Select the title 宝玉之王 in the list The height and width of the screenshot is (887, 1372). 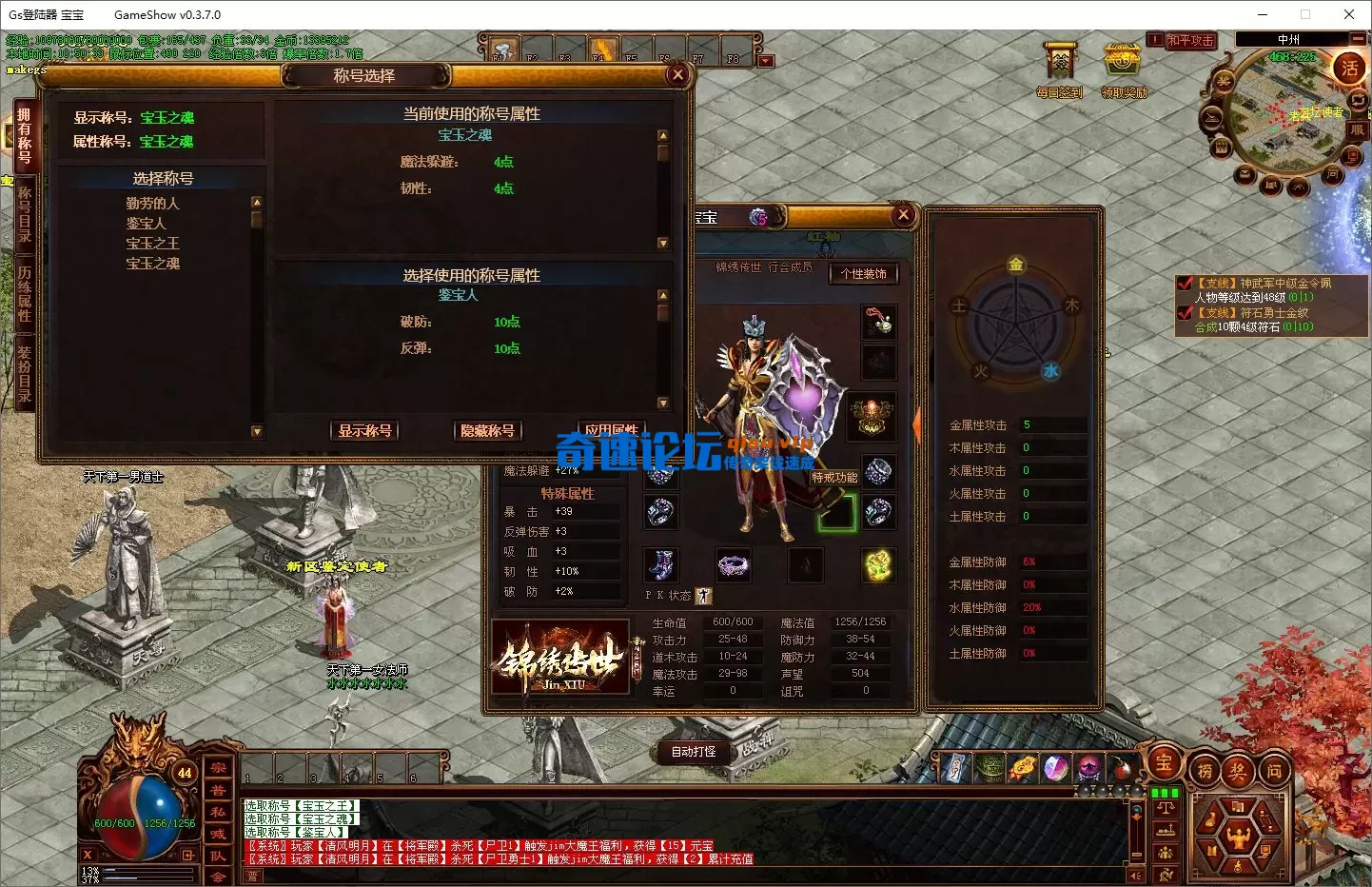coord(151,243)
